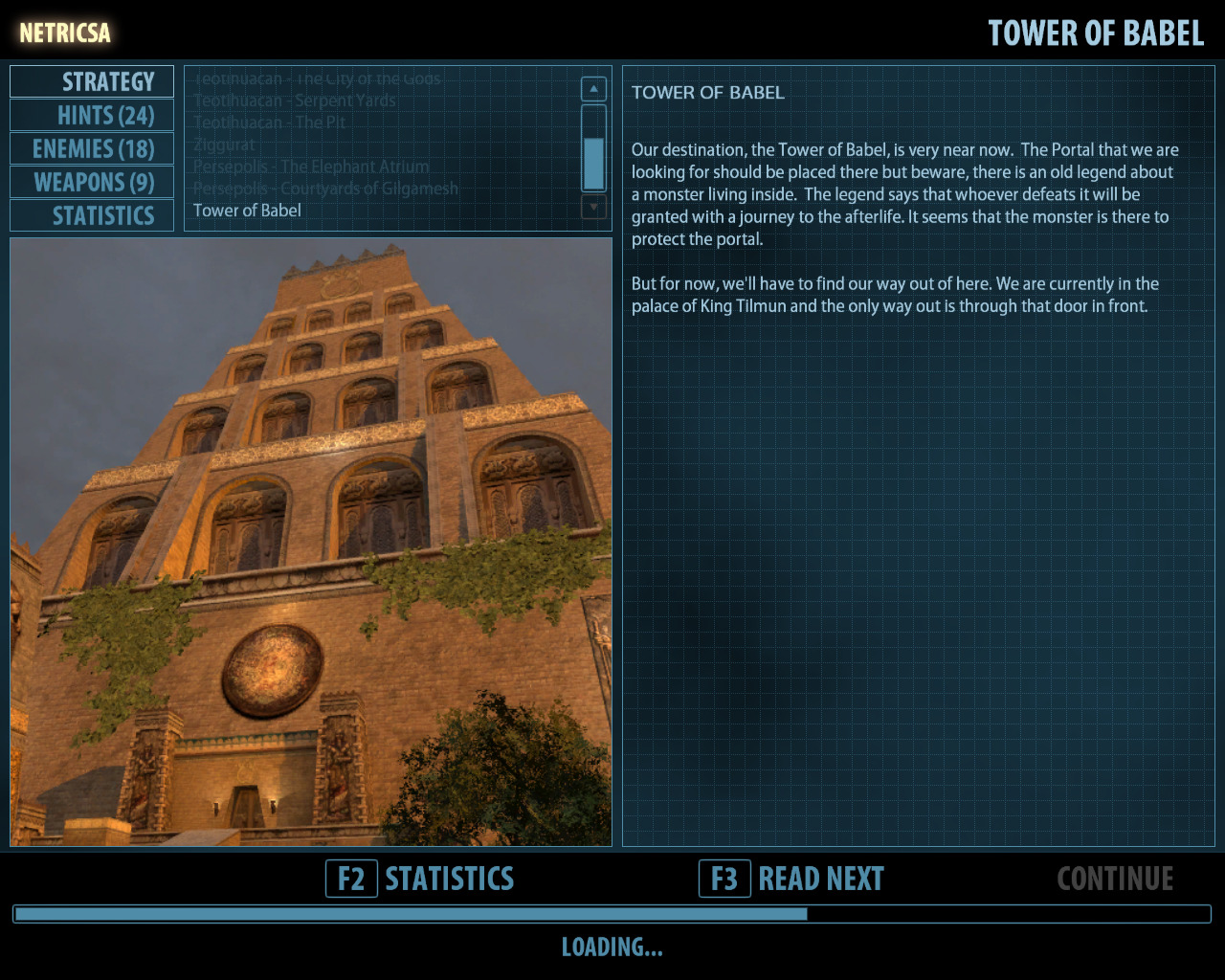
Task: Click the message list scrollbar thumb
Action: pos(593,164)
